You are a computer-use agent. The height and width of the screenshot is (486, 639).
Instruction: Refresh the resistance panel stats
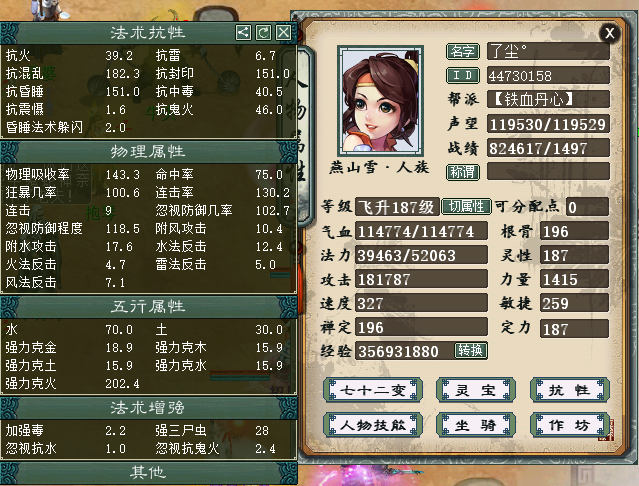point(264,33)
